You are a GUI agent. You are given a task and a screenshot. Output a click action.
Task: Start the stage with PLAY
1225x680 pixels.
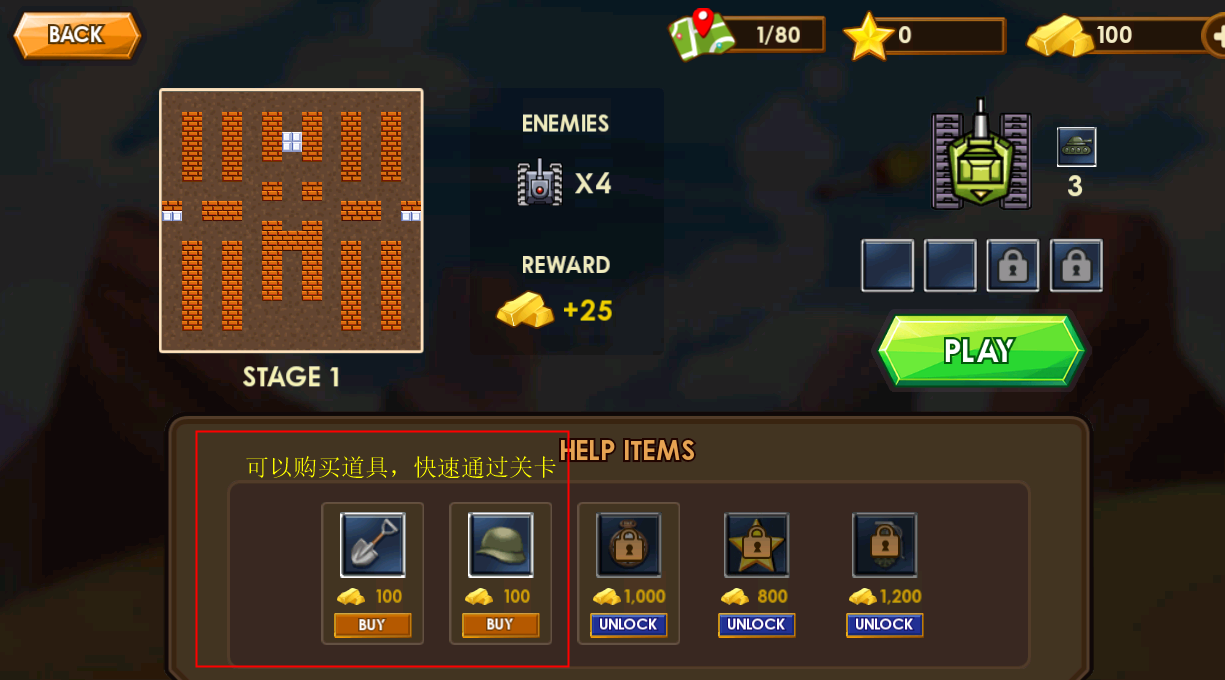(980, 351)
